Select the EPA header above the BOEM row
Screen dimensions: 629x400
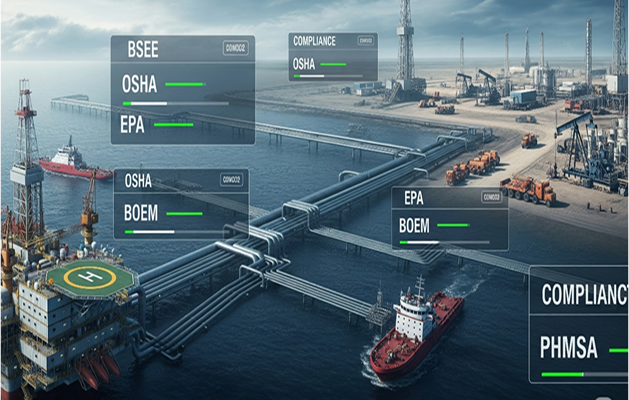[414, 197]
